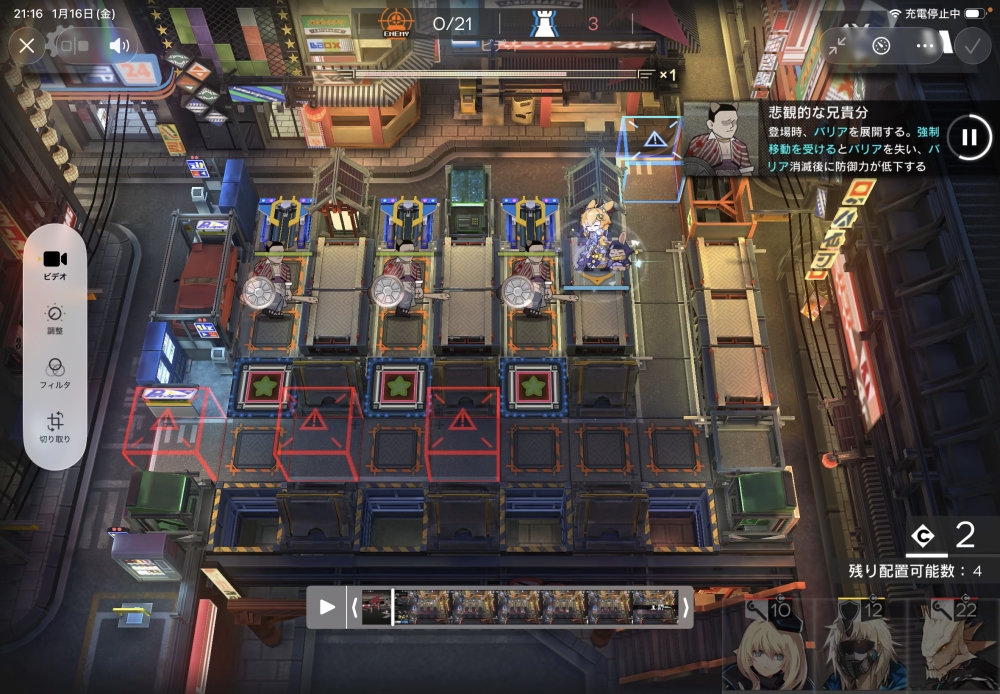
Task: Open the three-dot more options menu
Action: (x=925, y=46)
